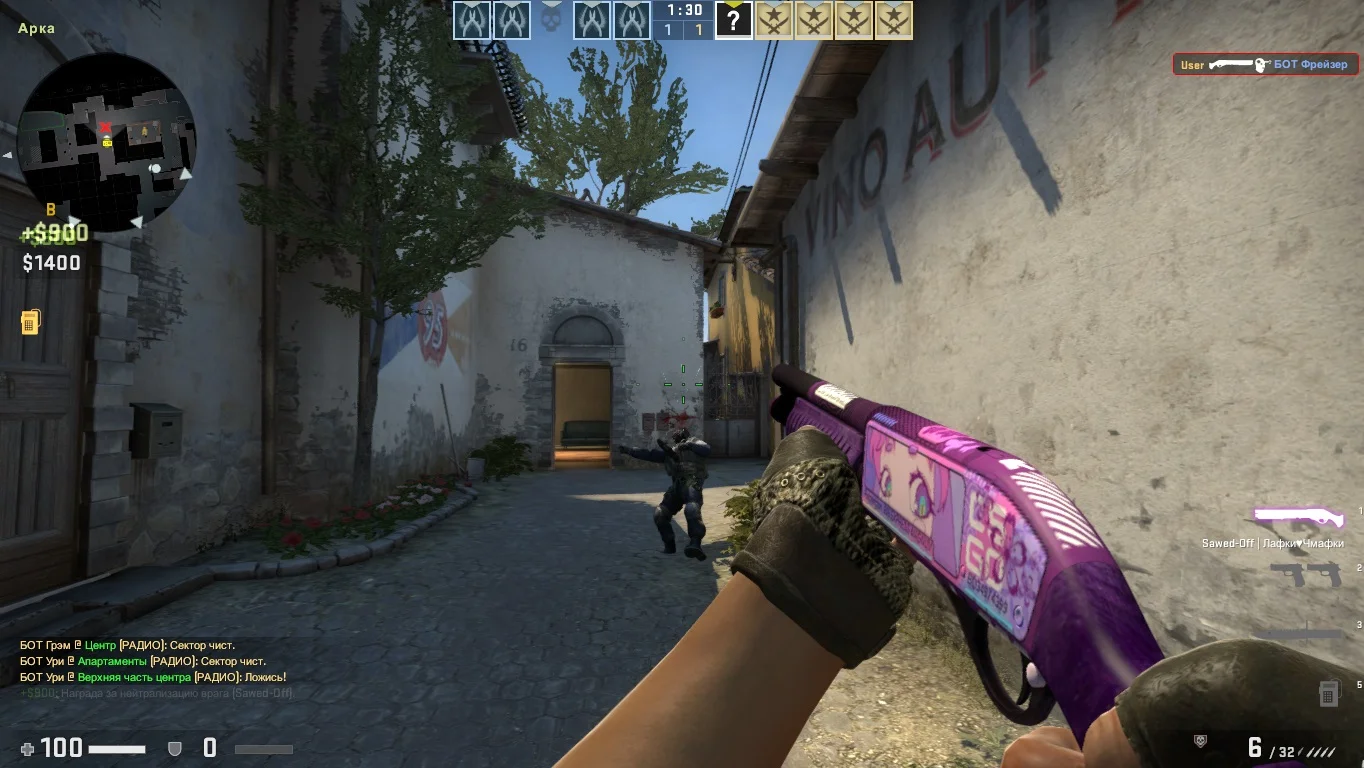Click the dead player skull avatar
This screenshot has width=1364, height=768.
(x=551, y=20)
